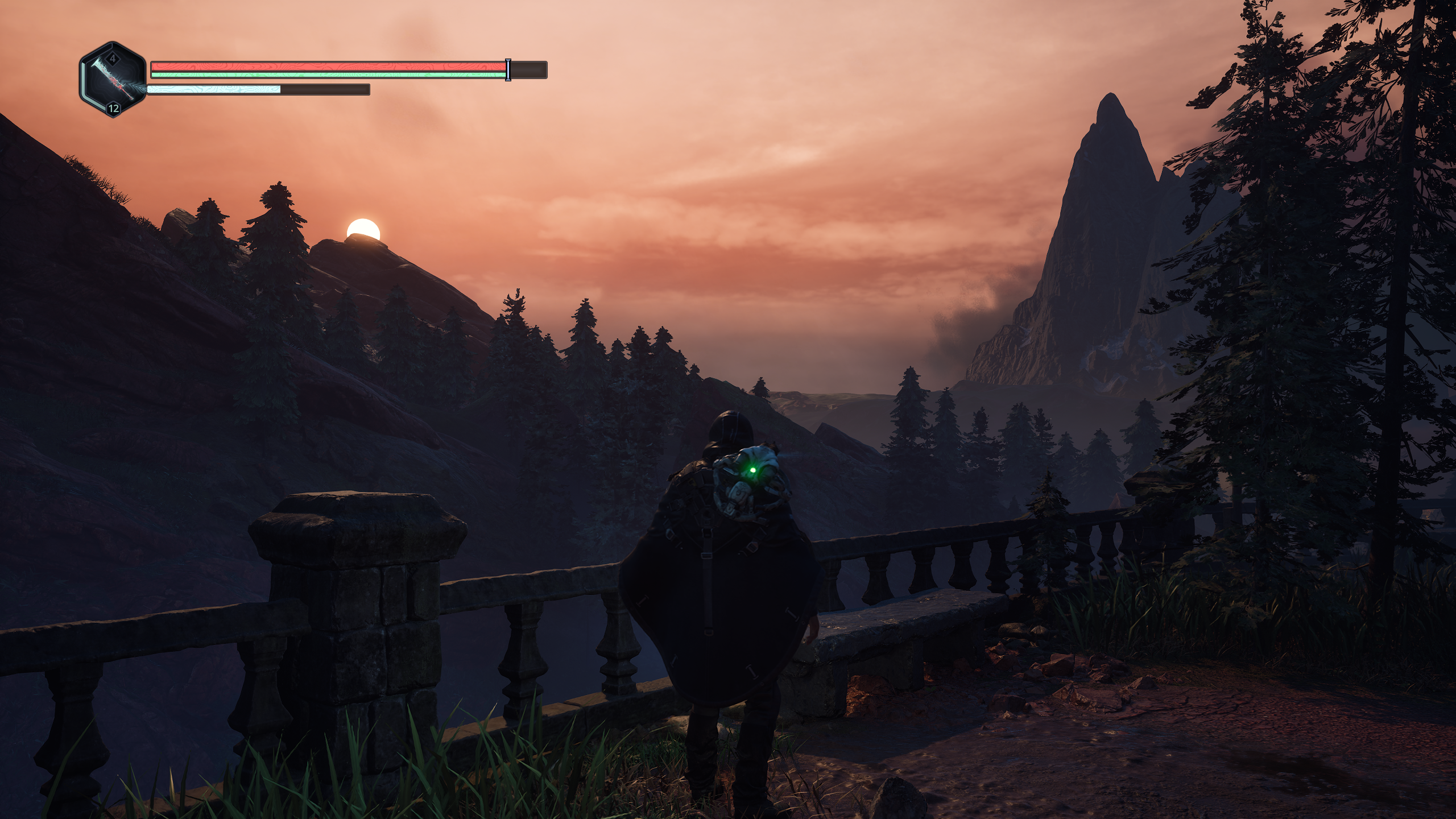Click the hexagonal equipped weapon icon

click(x=113, y=80)
